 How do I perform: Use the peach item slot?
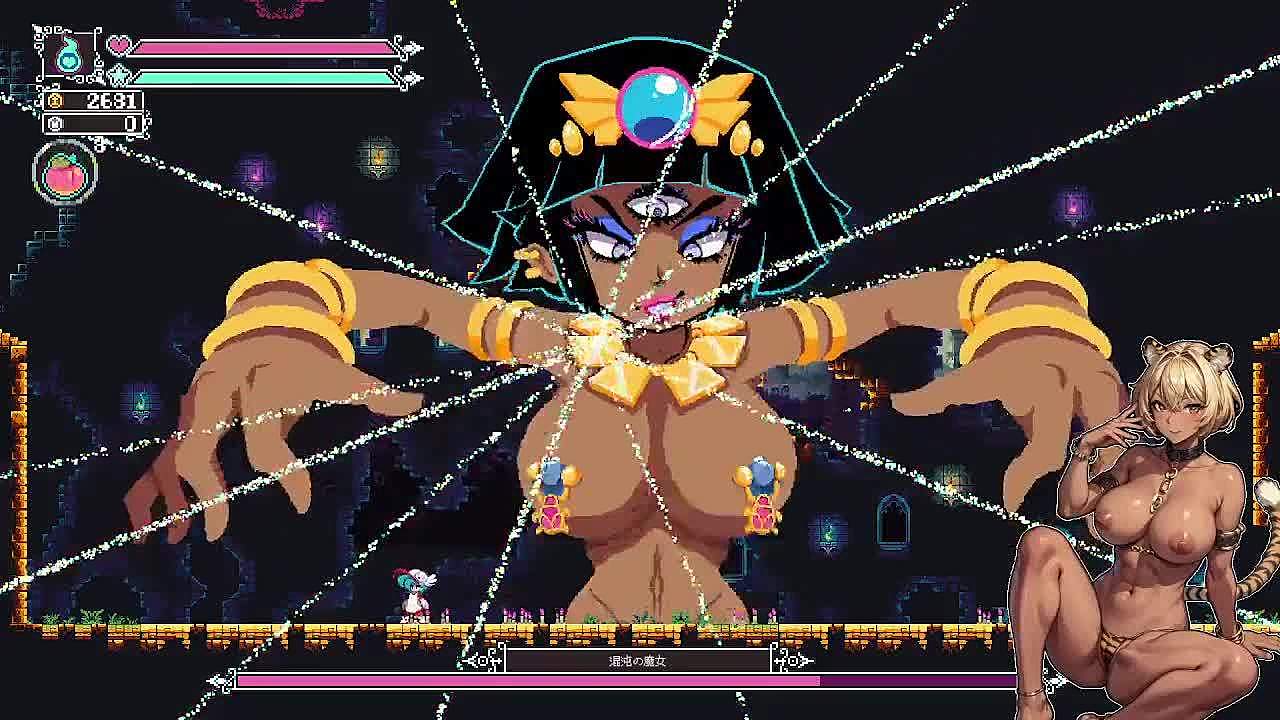(x=66, y=173)
